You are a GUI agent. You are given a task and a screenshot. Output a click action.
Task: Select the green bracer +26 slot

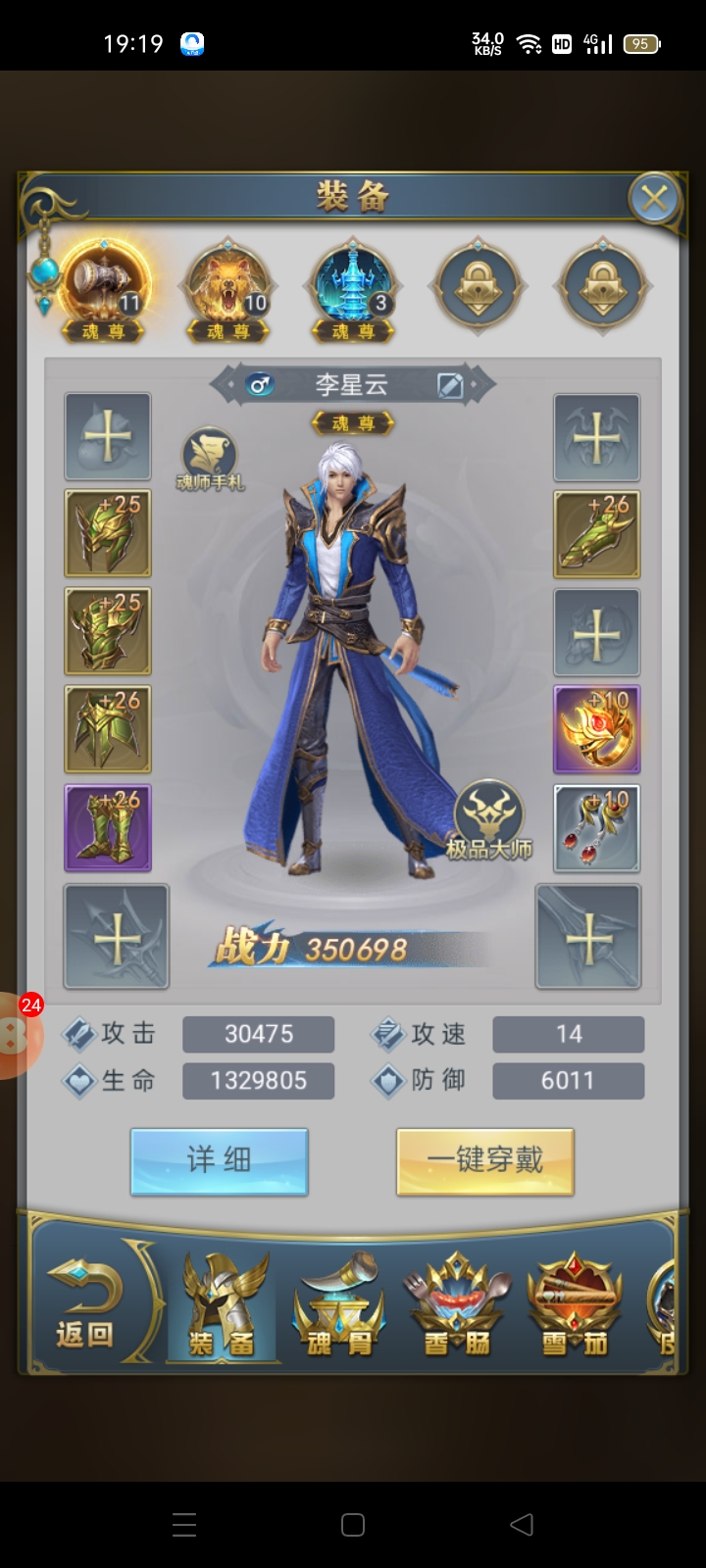tap(596, 534)
